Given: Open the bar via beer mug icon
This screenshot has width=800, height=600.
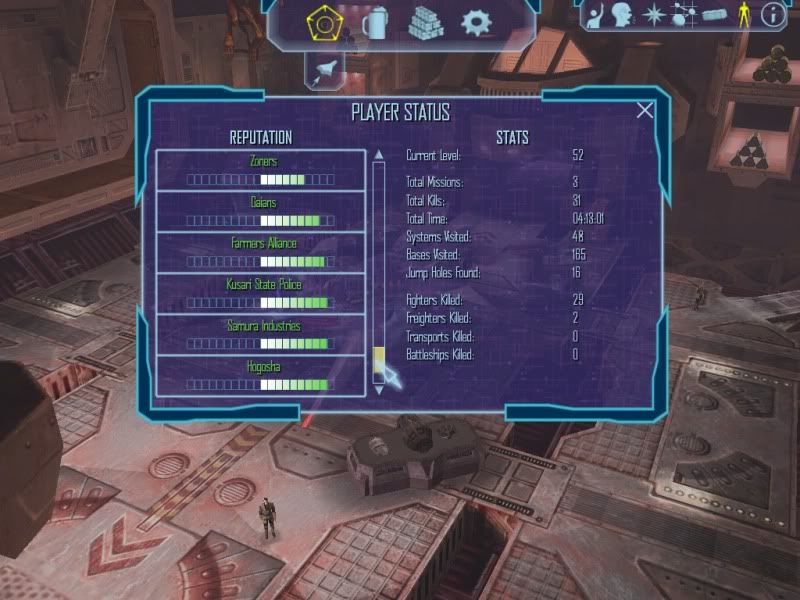Looking at the screenshot, I should tap(376, 22).
